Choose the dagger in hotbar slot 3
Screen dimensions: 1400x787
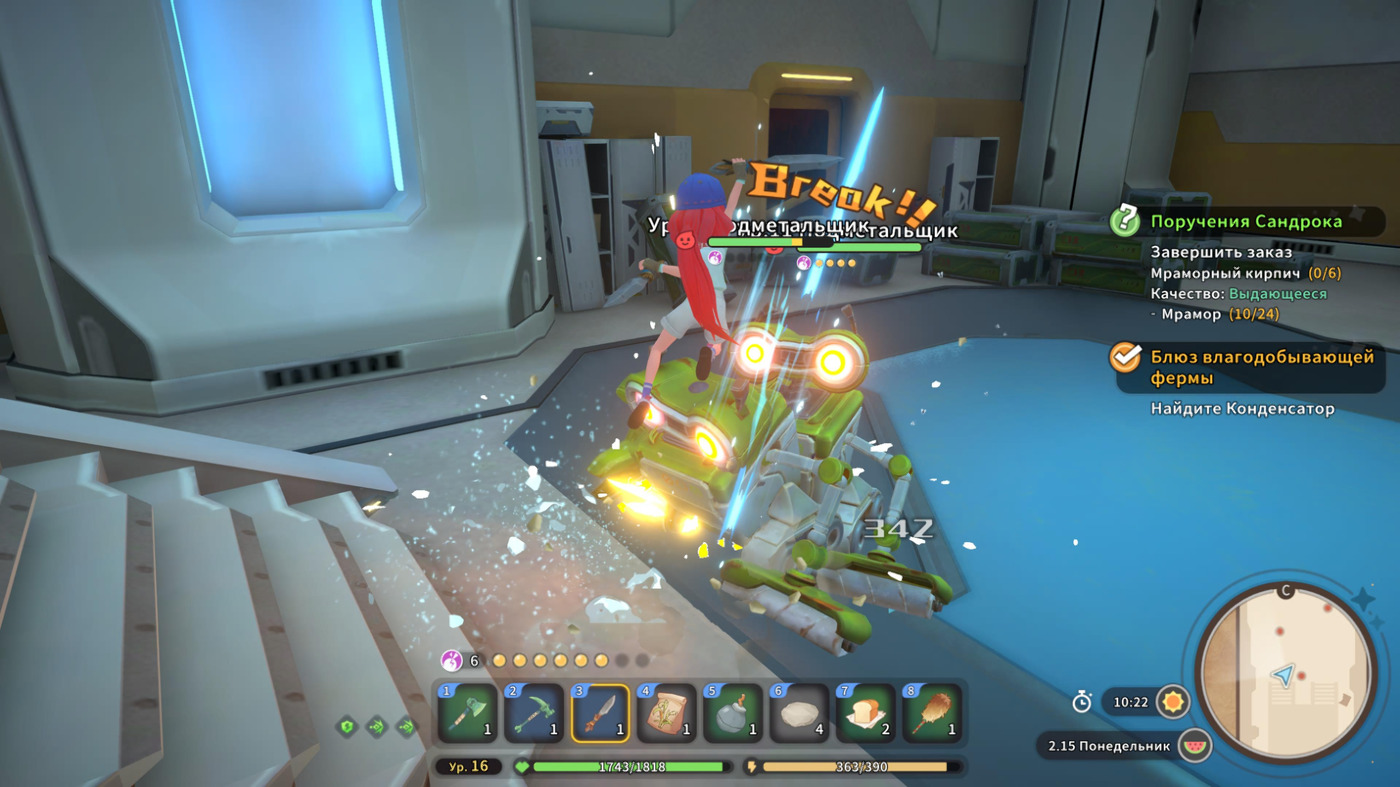tap(600, 713)
